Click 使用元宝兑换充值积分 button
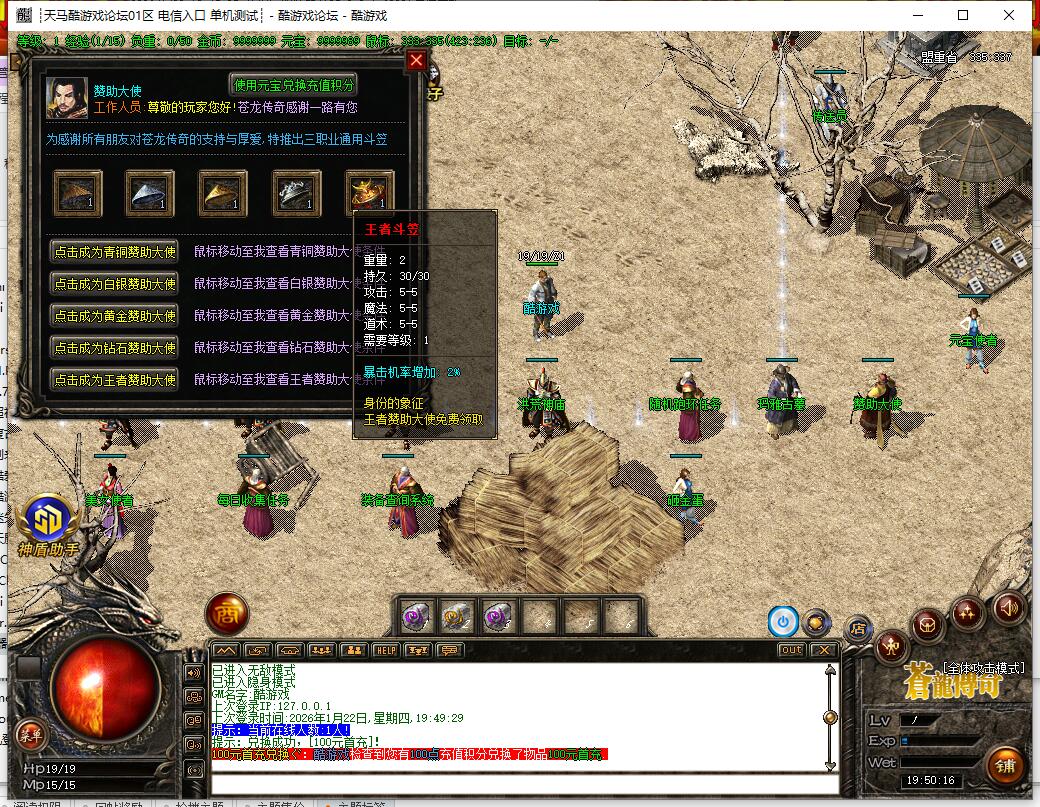The width and height of the screenshot is (1040, 807). tap(293, 85)
